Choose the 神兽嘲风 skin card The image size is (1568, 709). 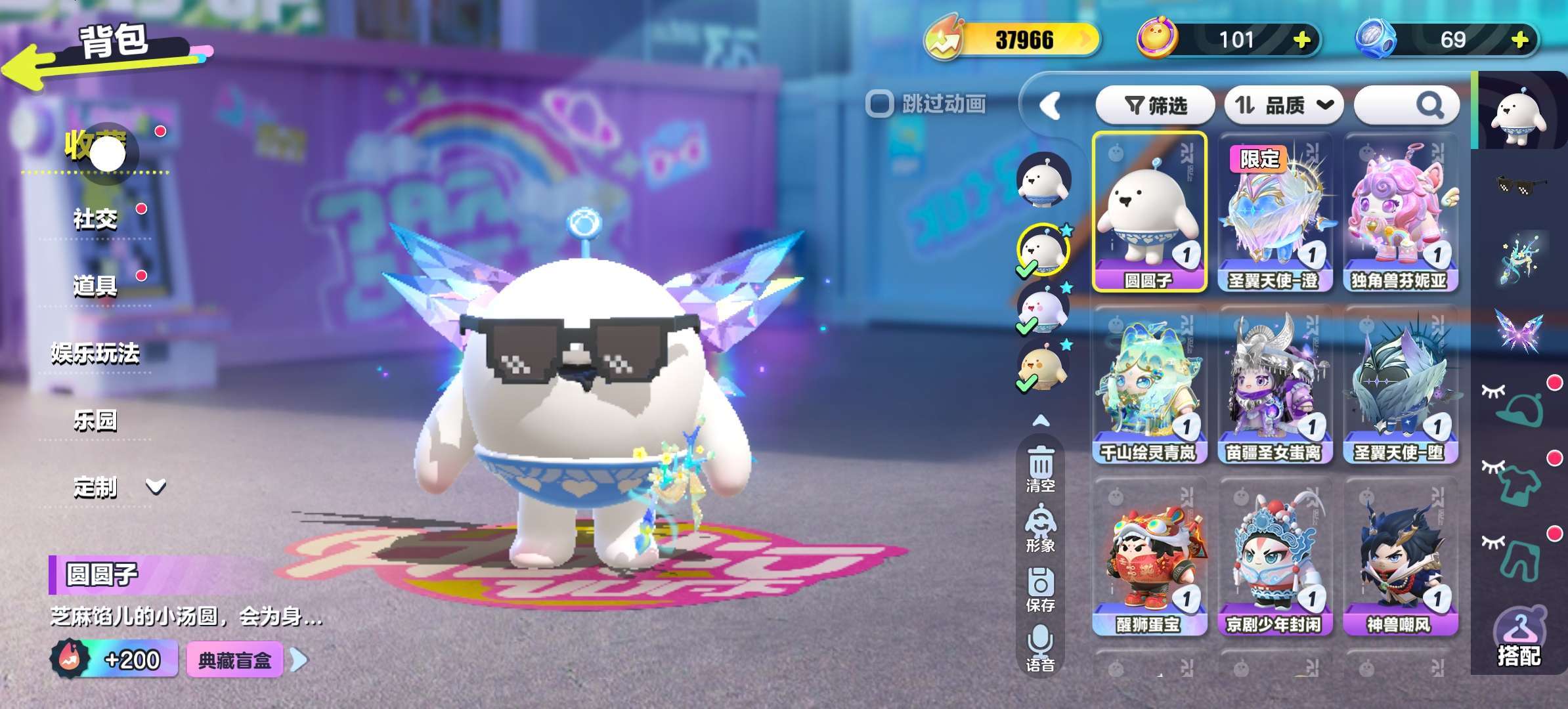tap(1399, 558)
